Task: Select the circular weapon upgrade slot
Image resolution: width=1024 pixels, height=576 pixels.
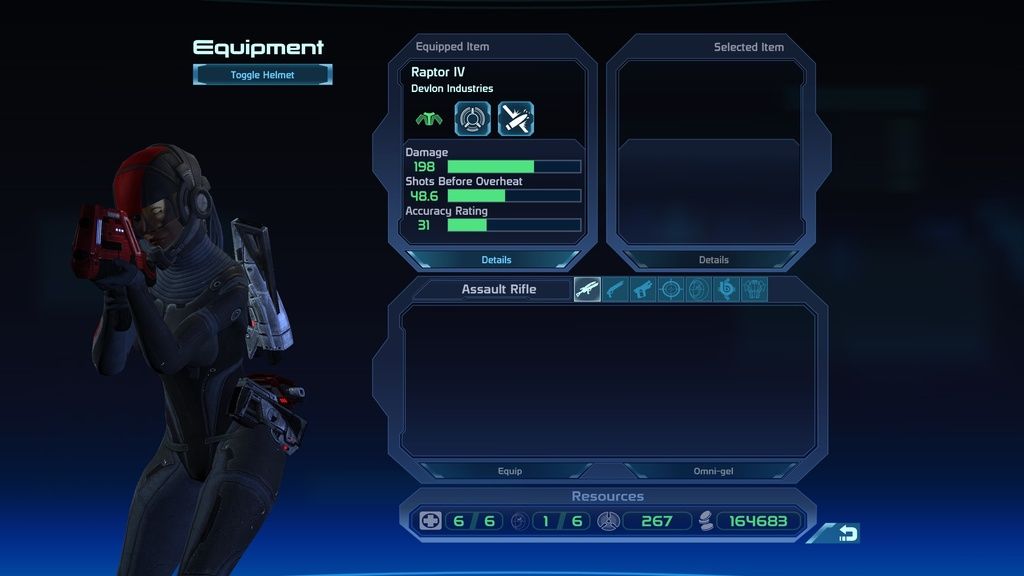Action: (x=473, y=119)
